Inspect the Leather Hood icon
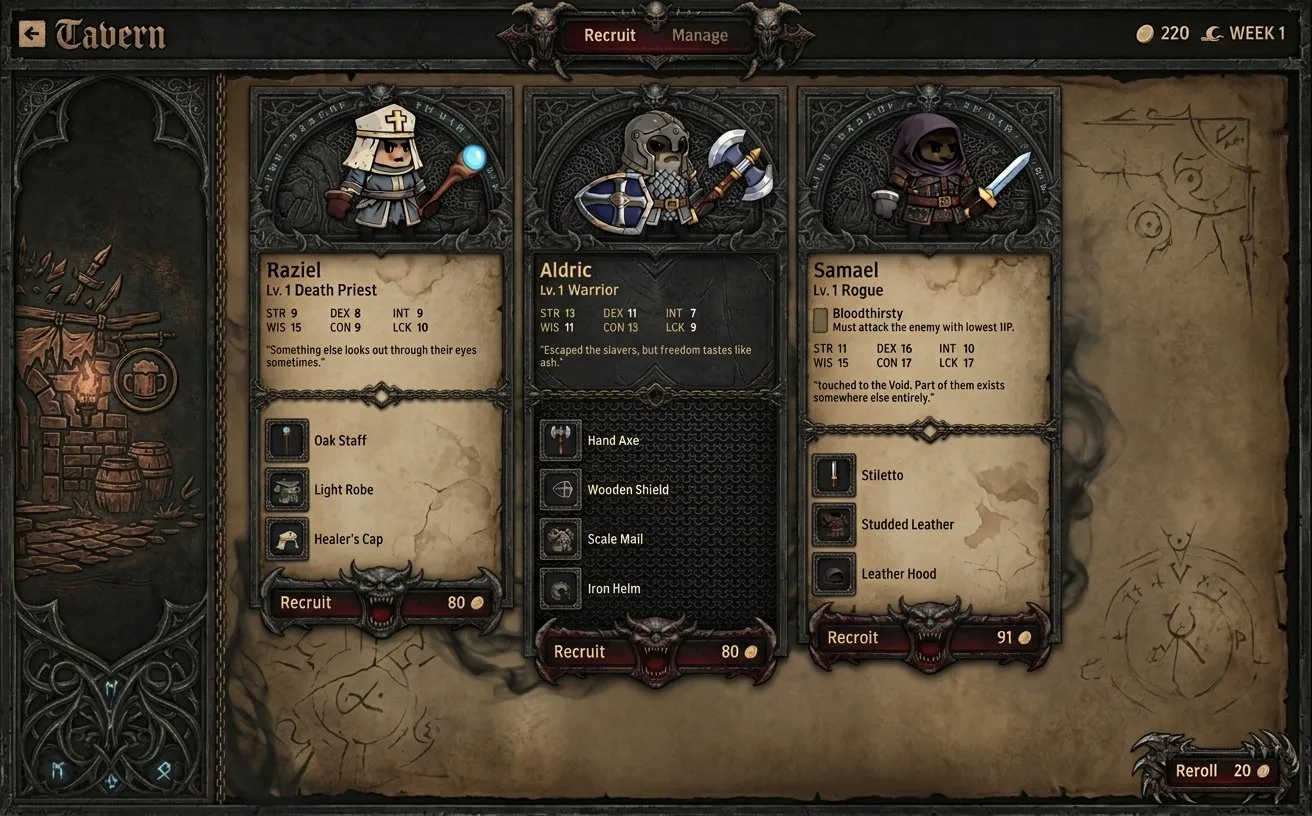Screen dimensions: 1312x816 pos(834,573)
